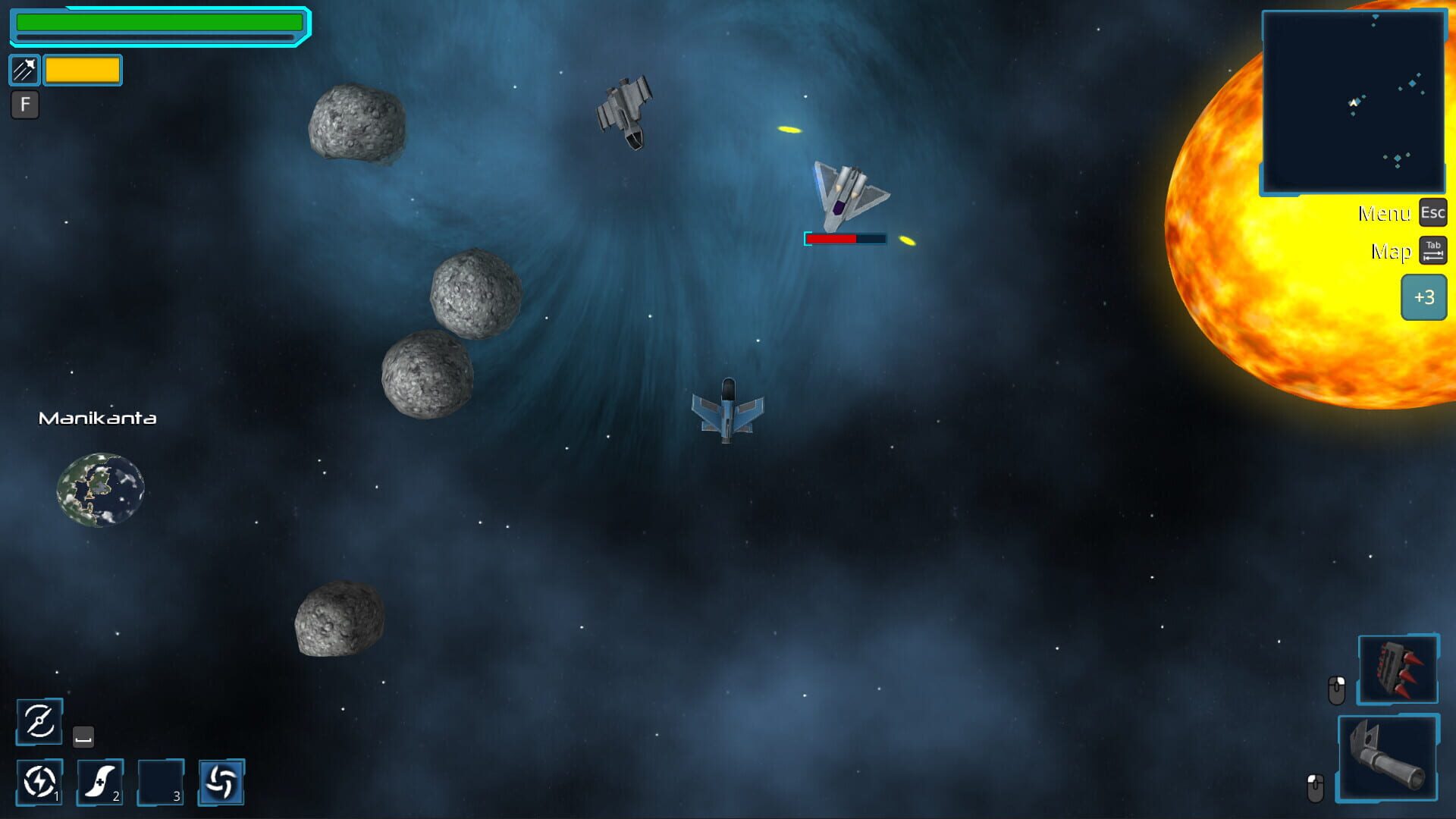The image size is (1456, 819).
Task: Click the minimap in the top right corner
Action: [1354, 102]
